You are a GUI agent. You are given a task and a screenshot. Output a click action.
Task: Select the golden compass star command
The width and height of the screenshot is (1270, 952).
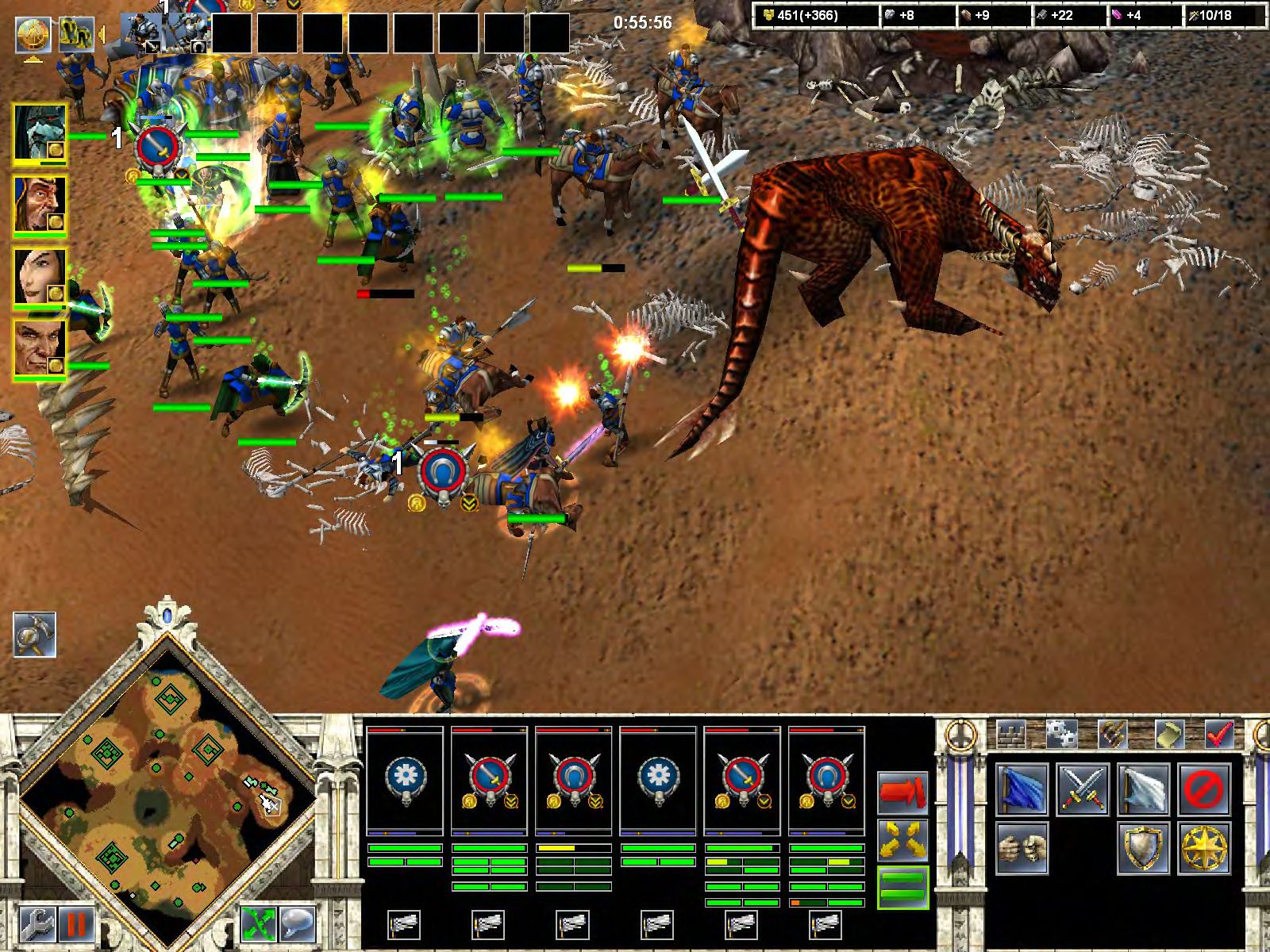(x=1205, y=847)
